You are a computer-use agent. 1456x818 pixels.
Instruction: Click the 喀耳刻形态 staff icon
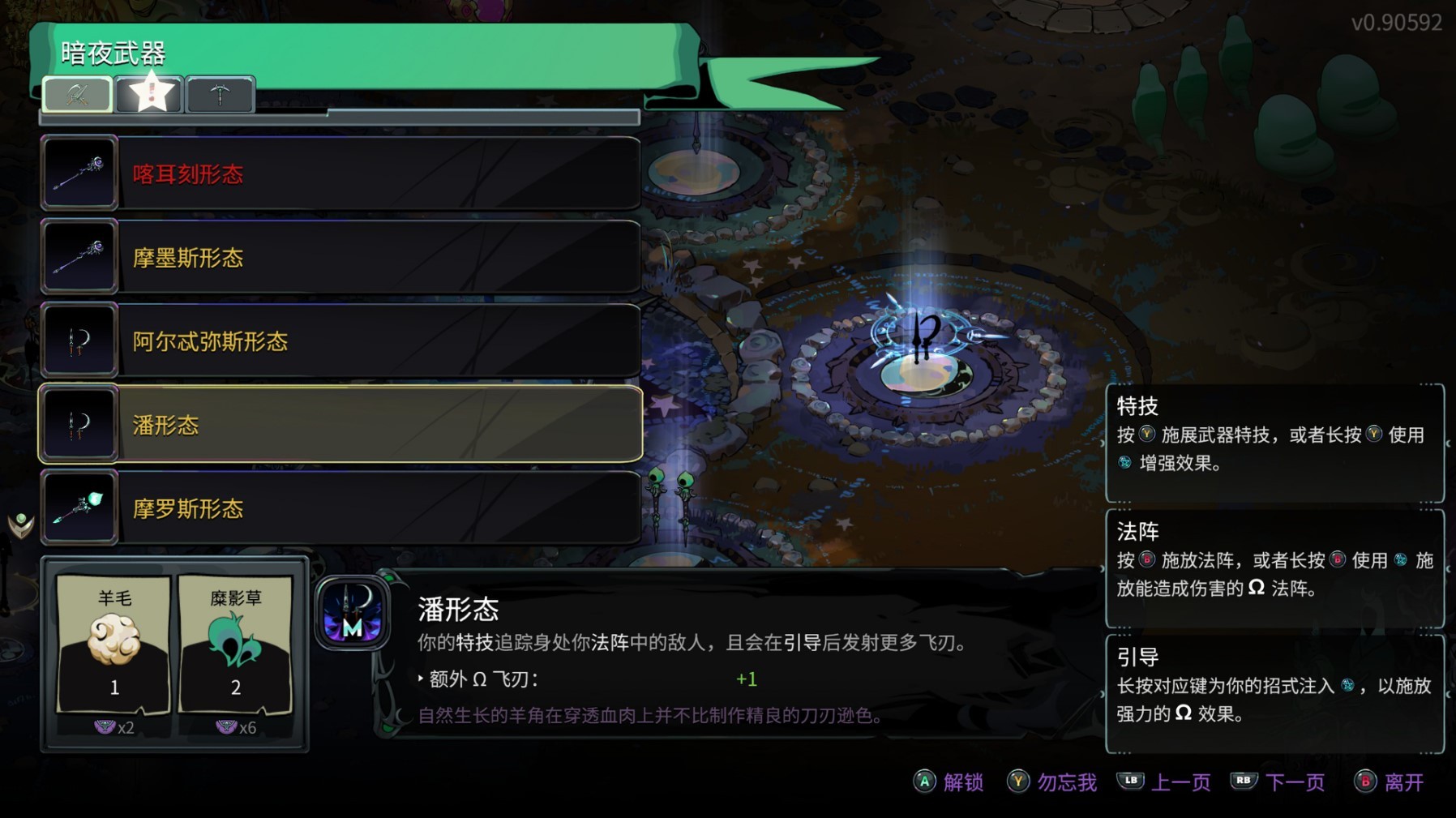[x=79, y=172]
